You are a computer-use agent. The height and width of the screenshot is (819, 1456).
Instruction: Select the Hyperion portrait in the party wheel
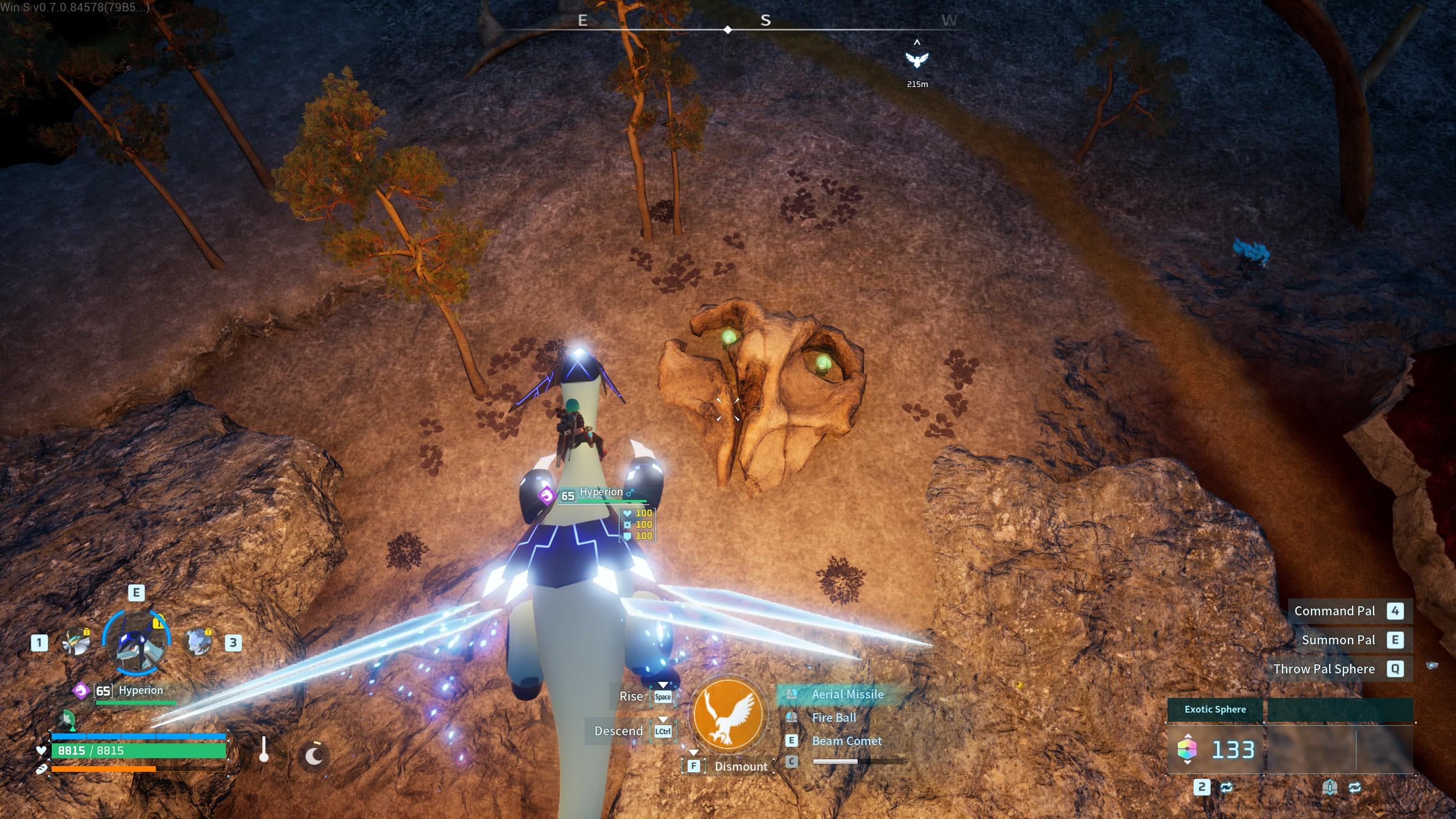coord(136,643)
